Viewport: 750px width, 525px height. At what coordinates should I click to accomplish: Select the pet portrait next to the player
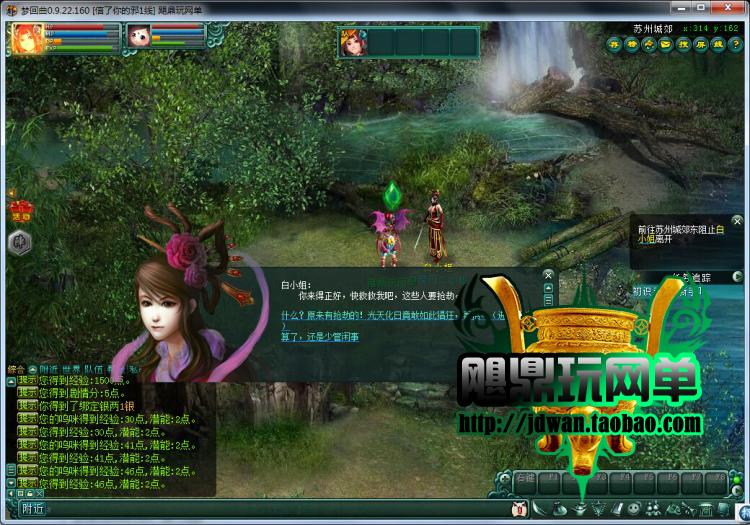139,38
